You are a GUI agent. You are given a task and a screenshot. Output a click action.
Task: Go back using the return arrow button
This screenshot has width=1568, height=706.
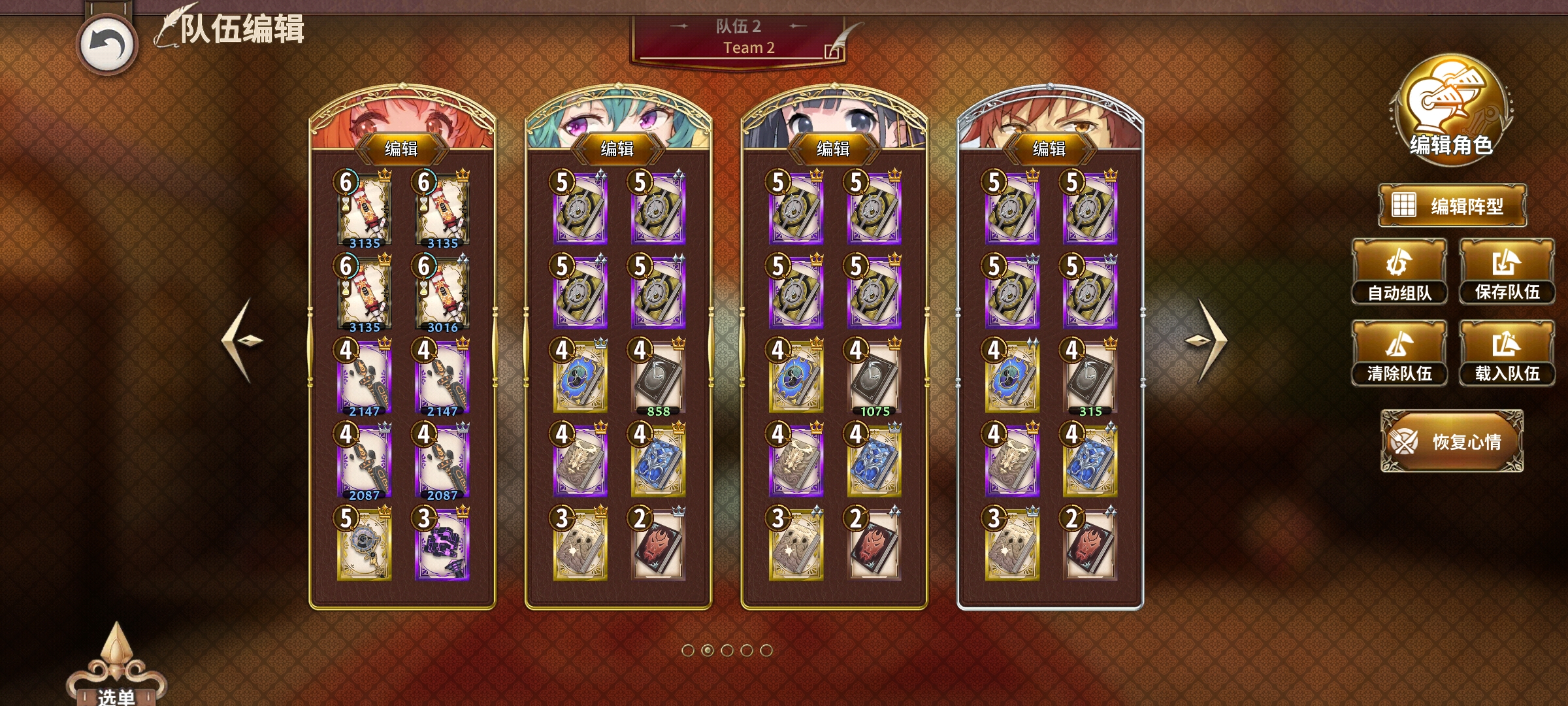[107, 44]
